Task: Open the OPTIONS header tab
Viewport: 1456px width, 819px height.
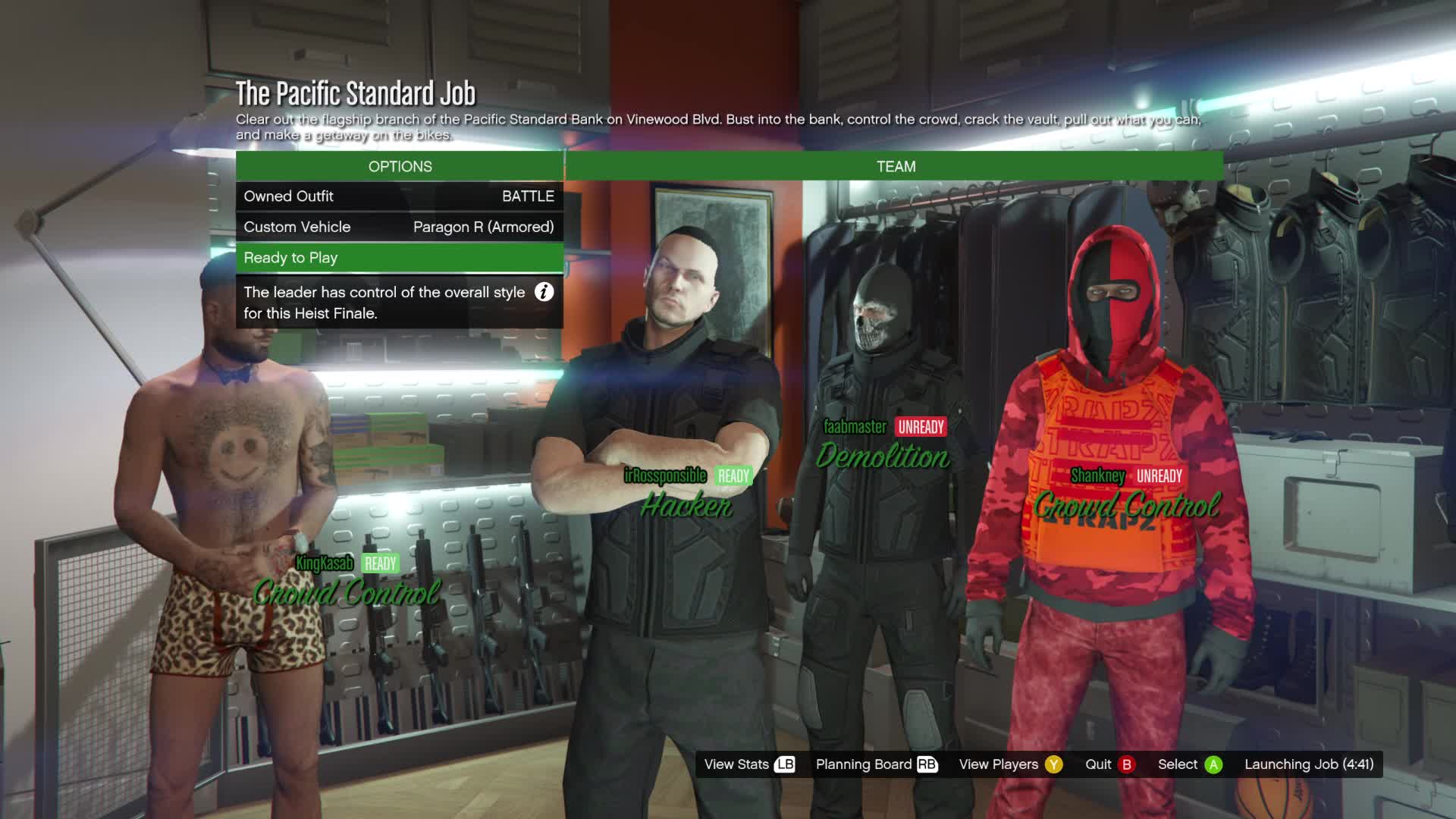Action: point(400,166)
